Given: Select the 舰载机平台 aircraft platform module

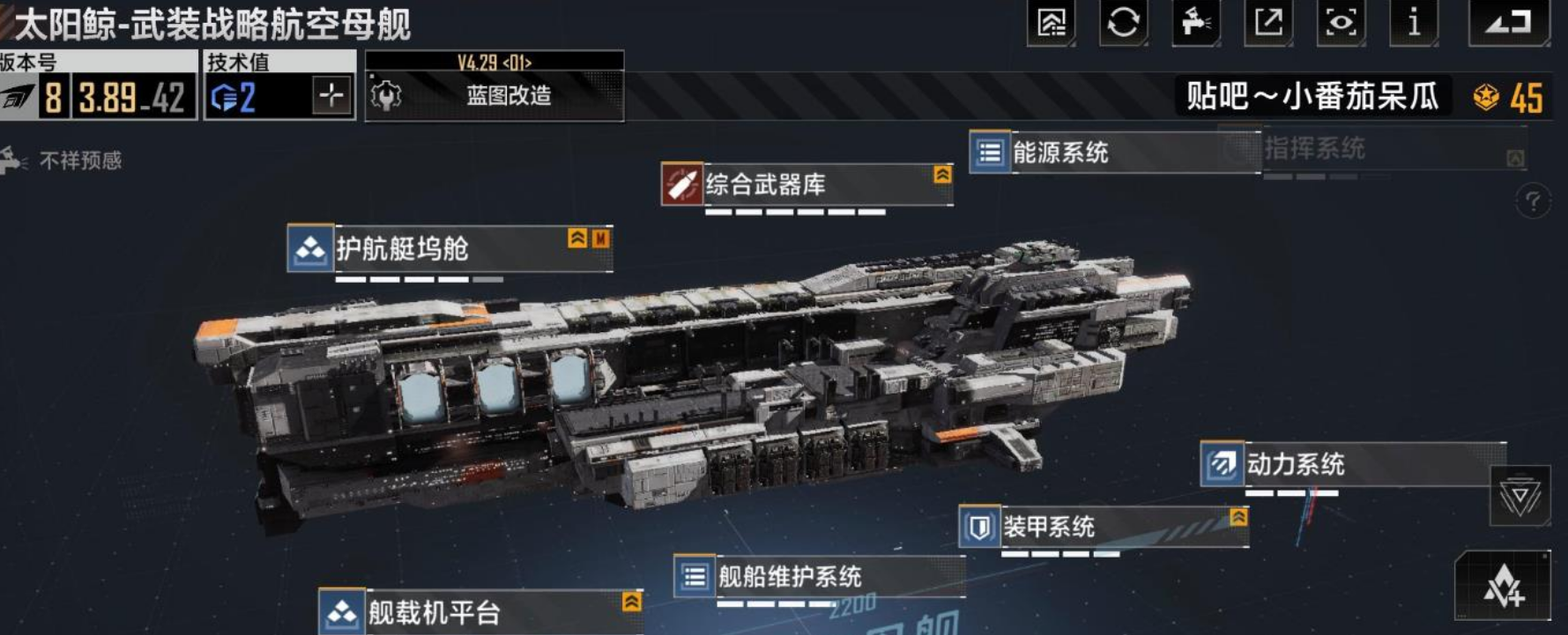Looking at the screenshot, I should click(480, 612).
